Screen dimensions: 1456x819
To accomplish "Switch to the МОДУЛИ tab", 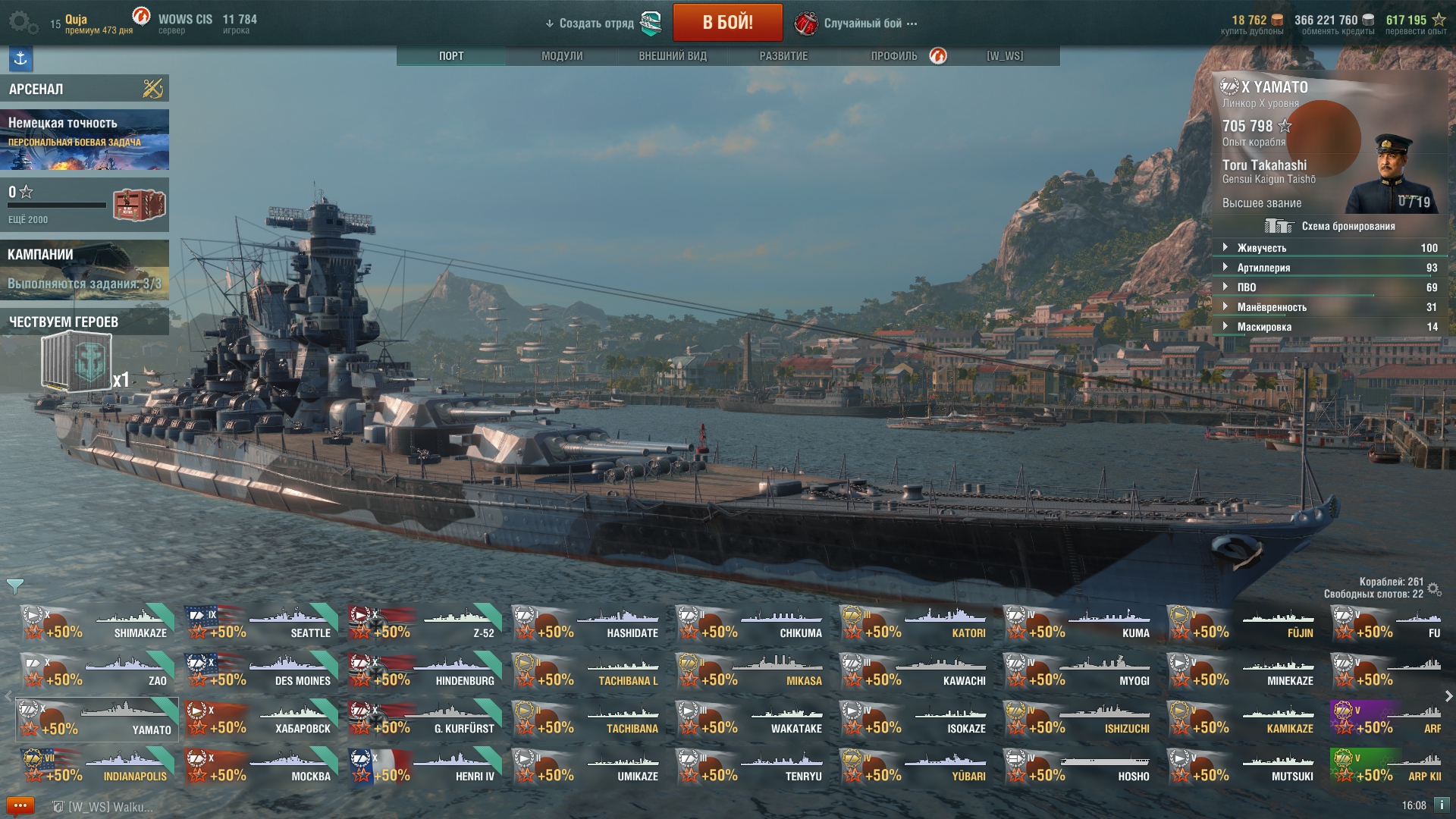I will [562, 56].
